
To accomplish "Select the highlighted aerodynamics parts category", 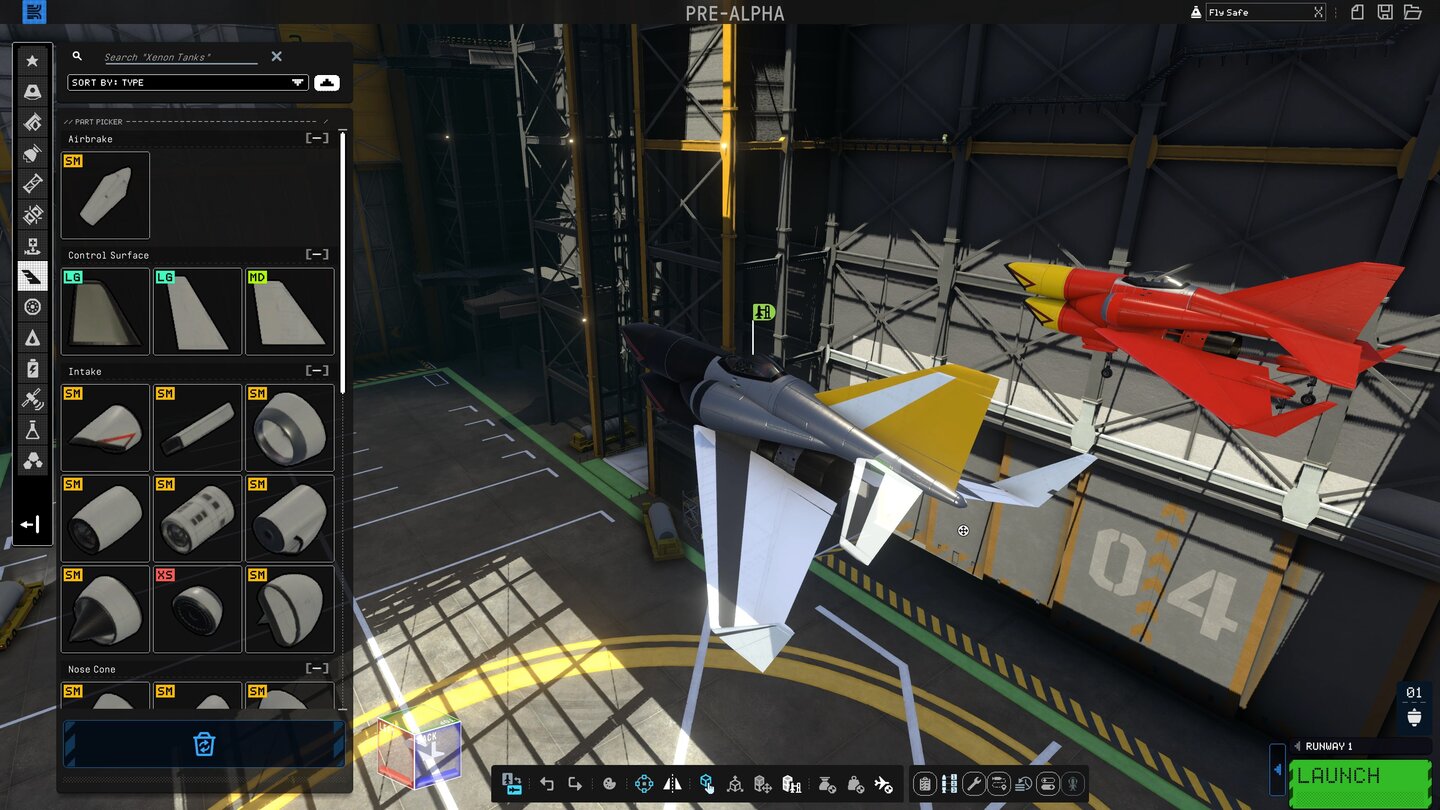I will click(33, 276).
